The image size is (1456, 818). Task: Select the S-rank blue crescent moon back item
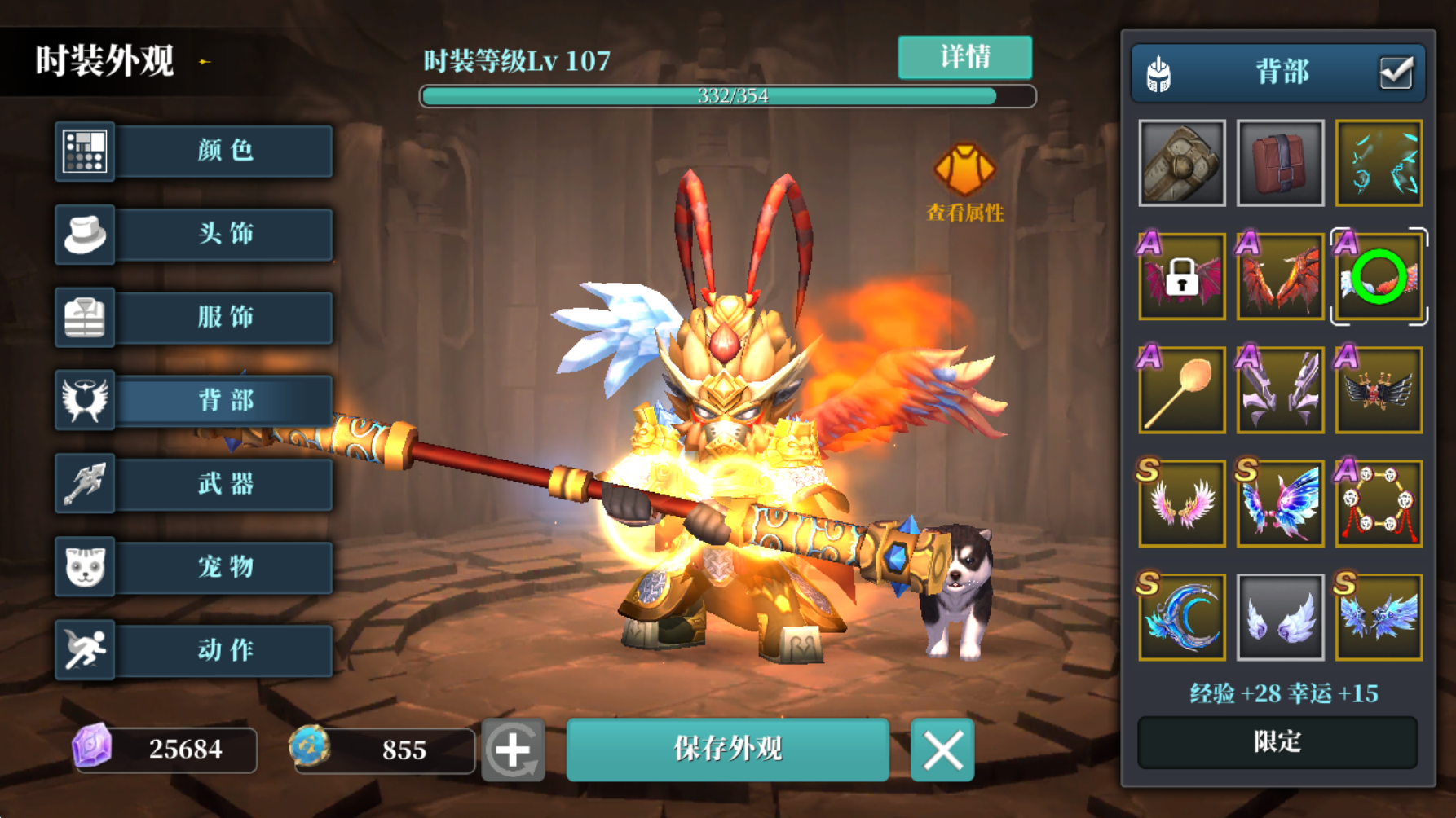tap(1181, 617)
